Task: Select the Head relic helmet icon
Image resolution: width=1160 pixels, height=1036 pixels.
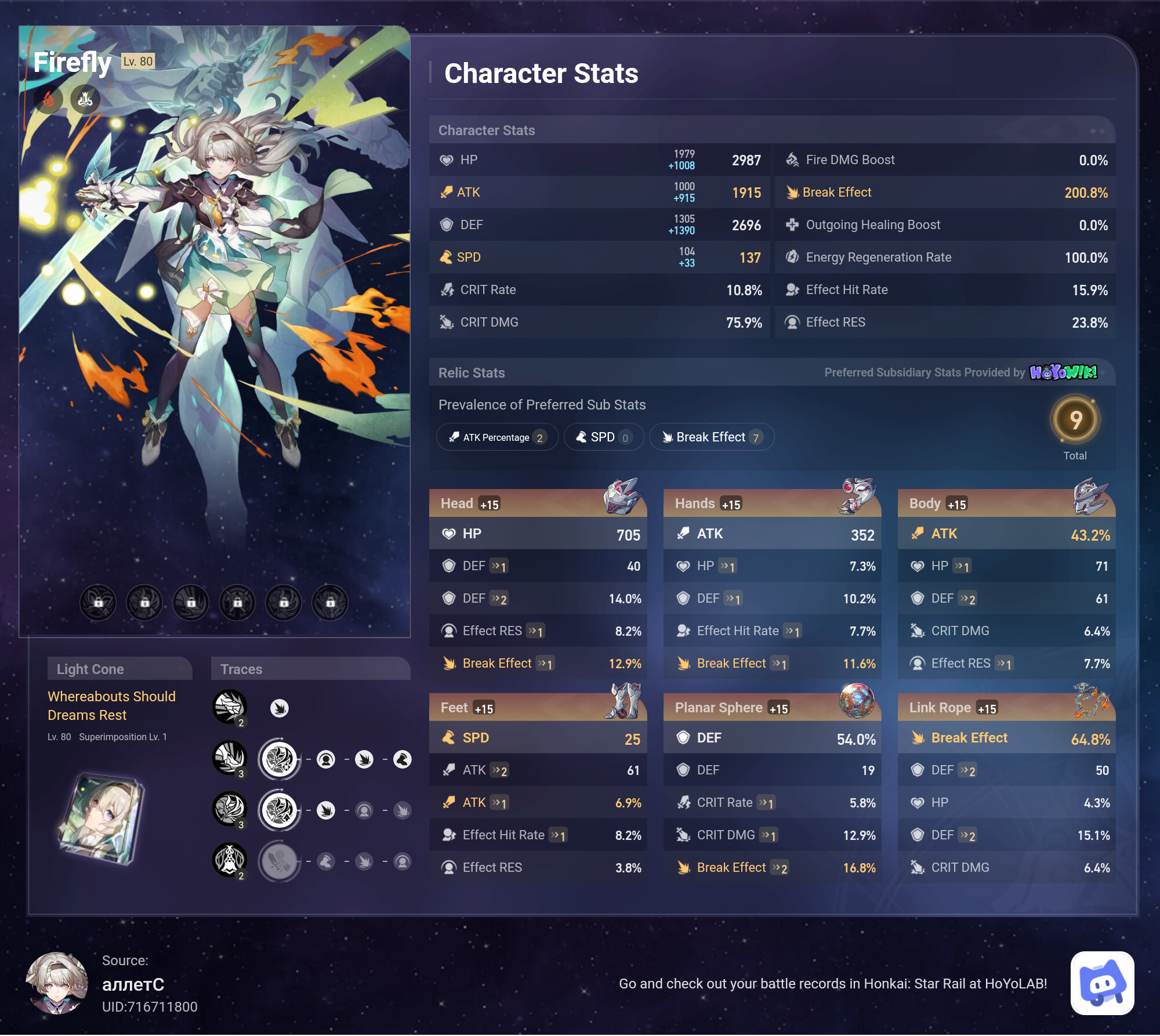Action: click(x=622, y=497)
